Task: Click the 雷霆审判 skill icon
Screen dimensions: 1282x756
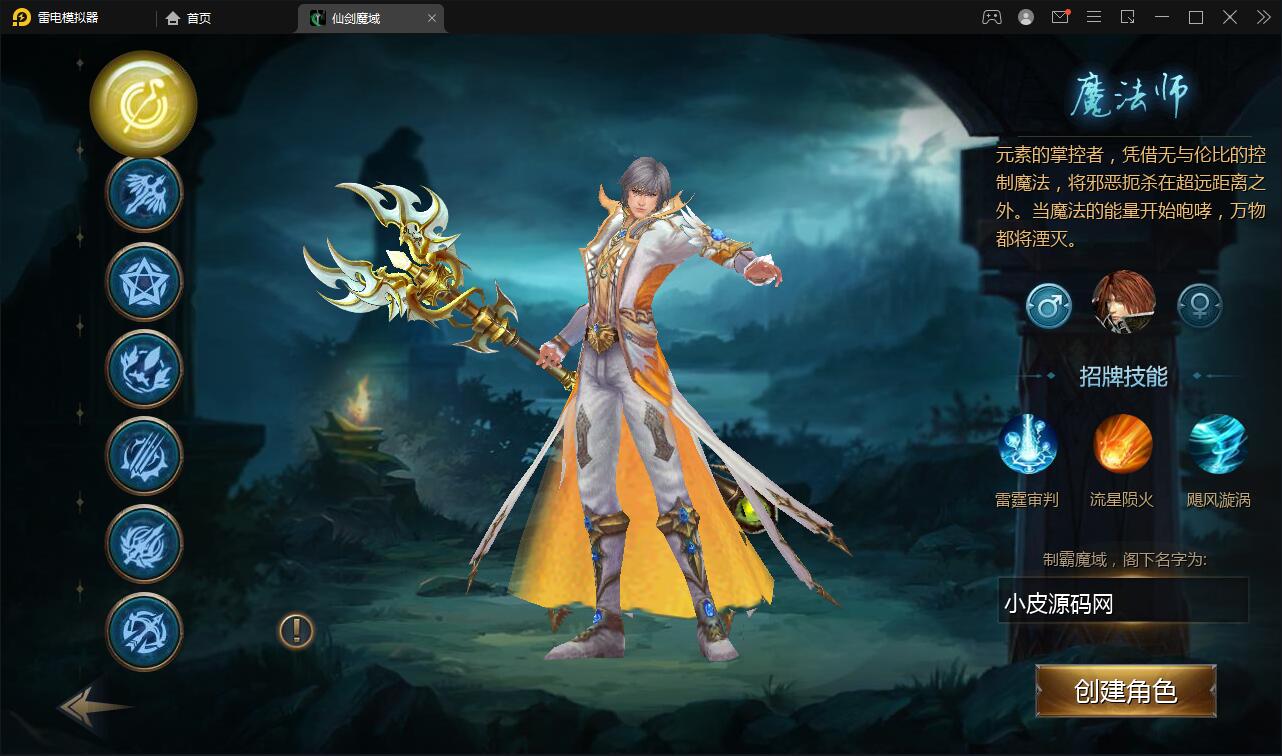Action: (x=1028, y=443)
